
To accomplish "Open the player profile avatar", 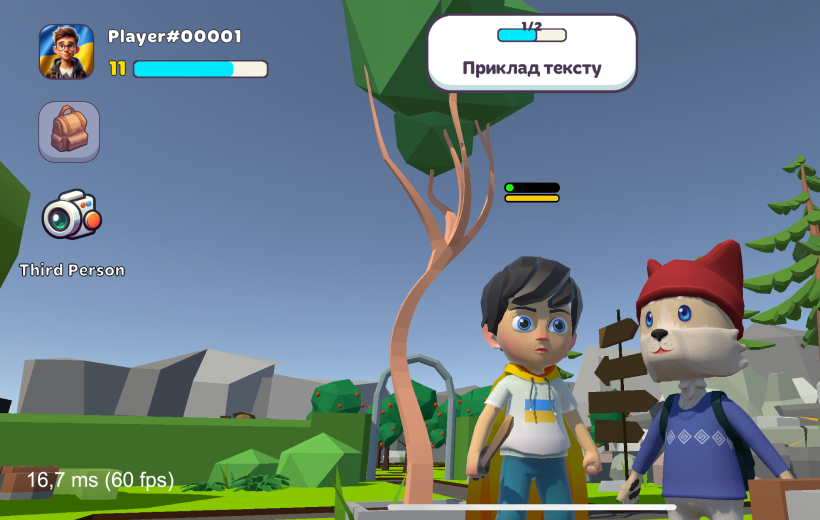I will coord(66,52).
